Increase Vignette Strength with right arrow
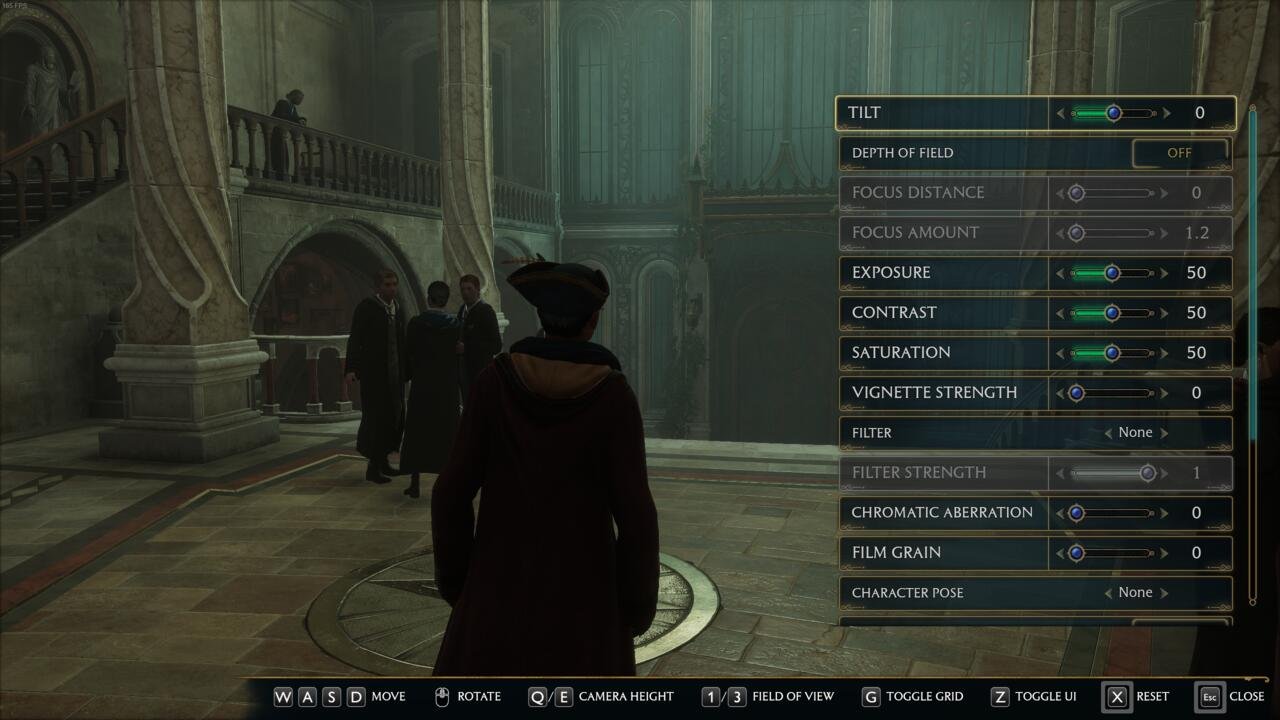1280x720 pixels. (x=1167, y=393)
